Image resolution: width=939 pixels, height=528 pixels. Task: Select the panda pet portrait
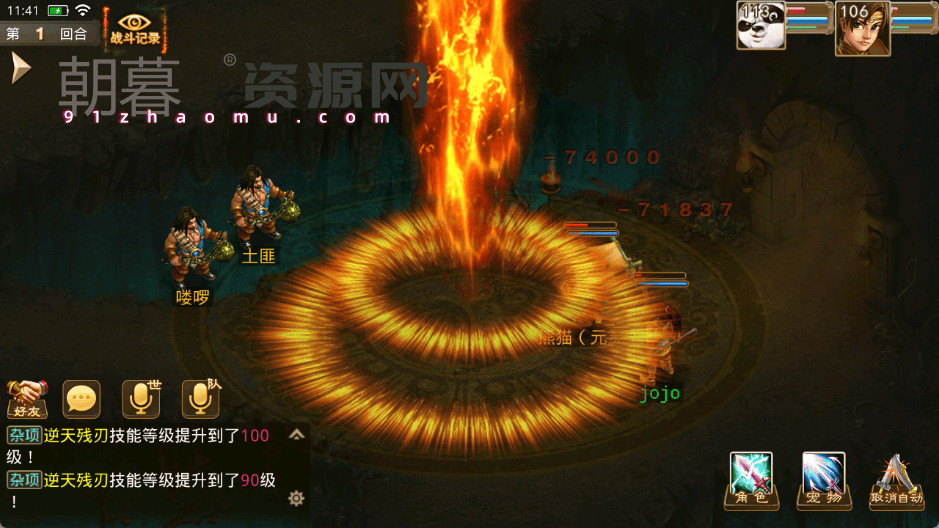point(760,25)
